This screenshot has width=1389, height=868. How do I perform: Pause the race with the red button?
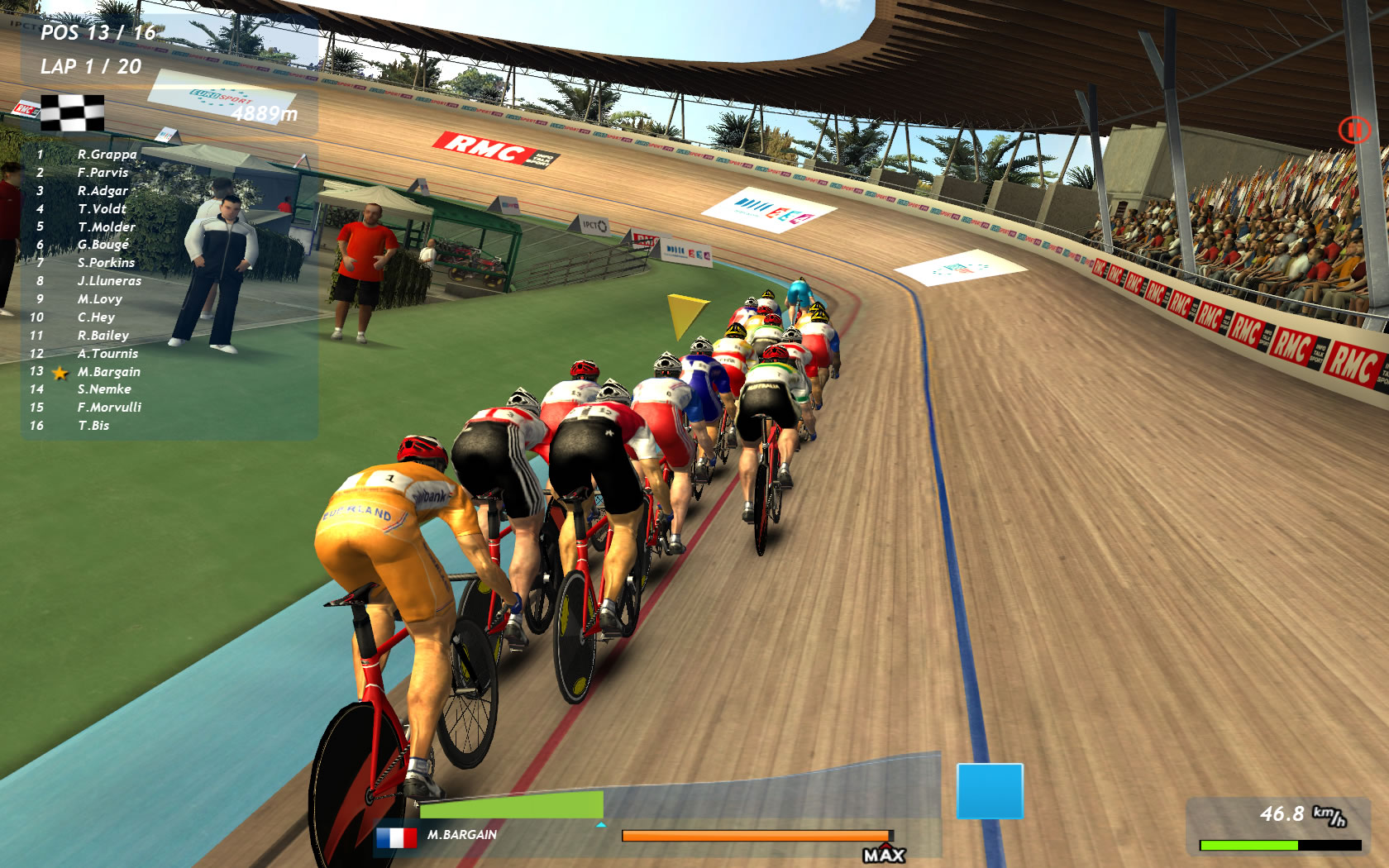point(1354,130)
